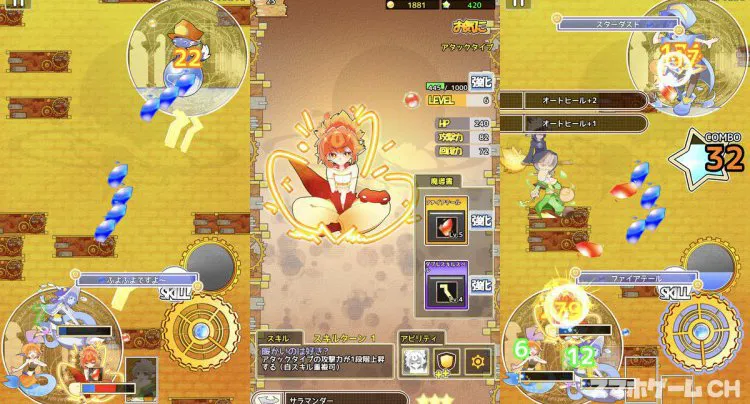Pause the right battle screen
This screenshot has width=750, height=404.
click(x=518, y=5)
